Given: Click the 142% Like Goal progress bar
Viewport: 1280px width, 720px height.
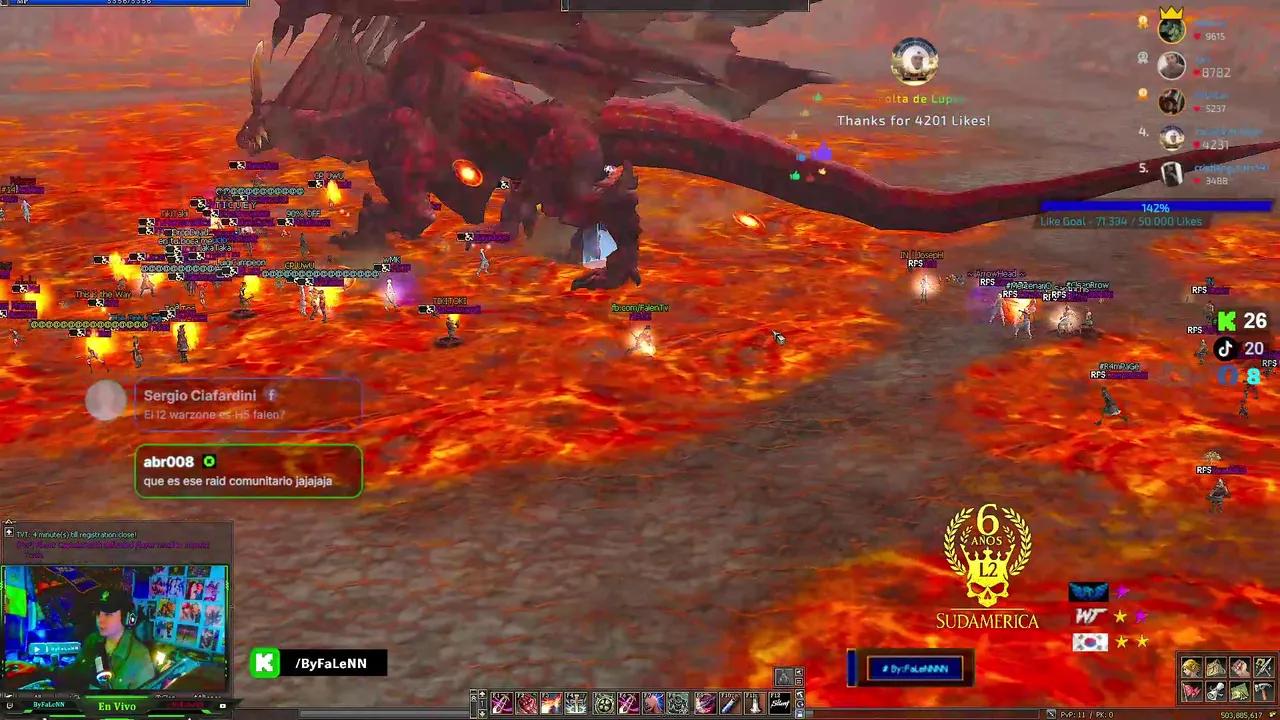Looking at the screenshot, I should (x=1156, y=207).
